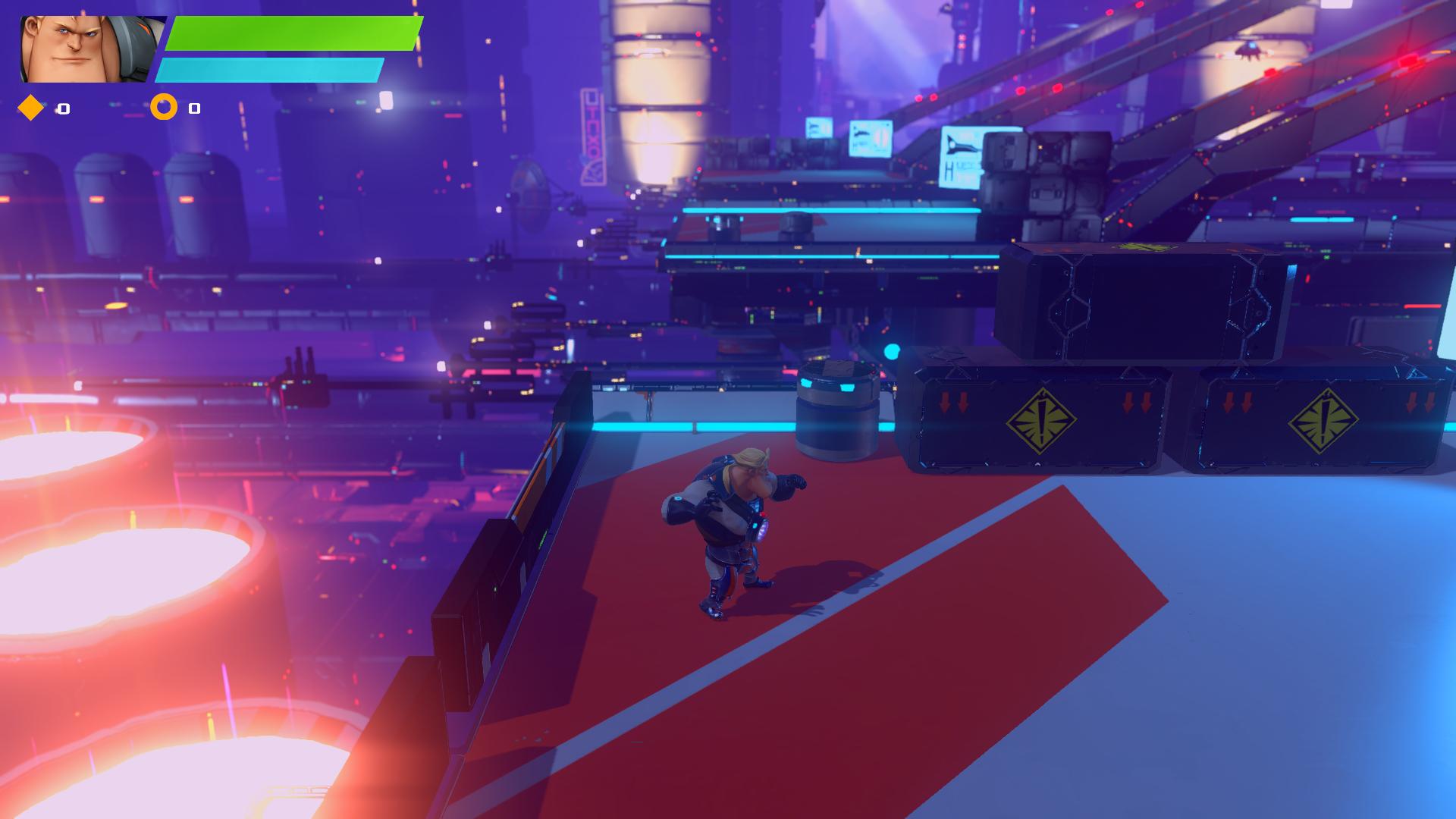Image resolution: width=1456 pixels, height=819 pixels.
Task: Click the hero portrait in the HUD
Action: pyautogui.click(x=89, y=49)
